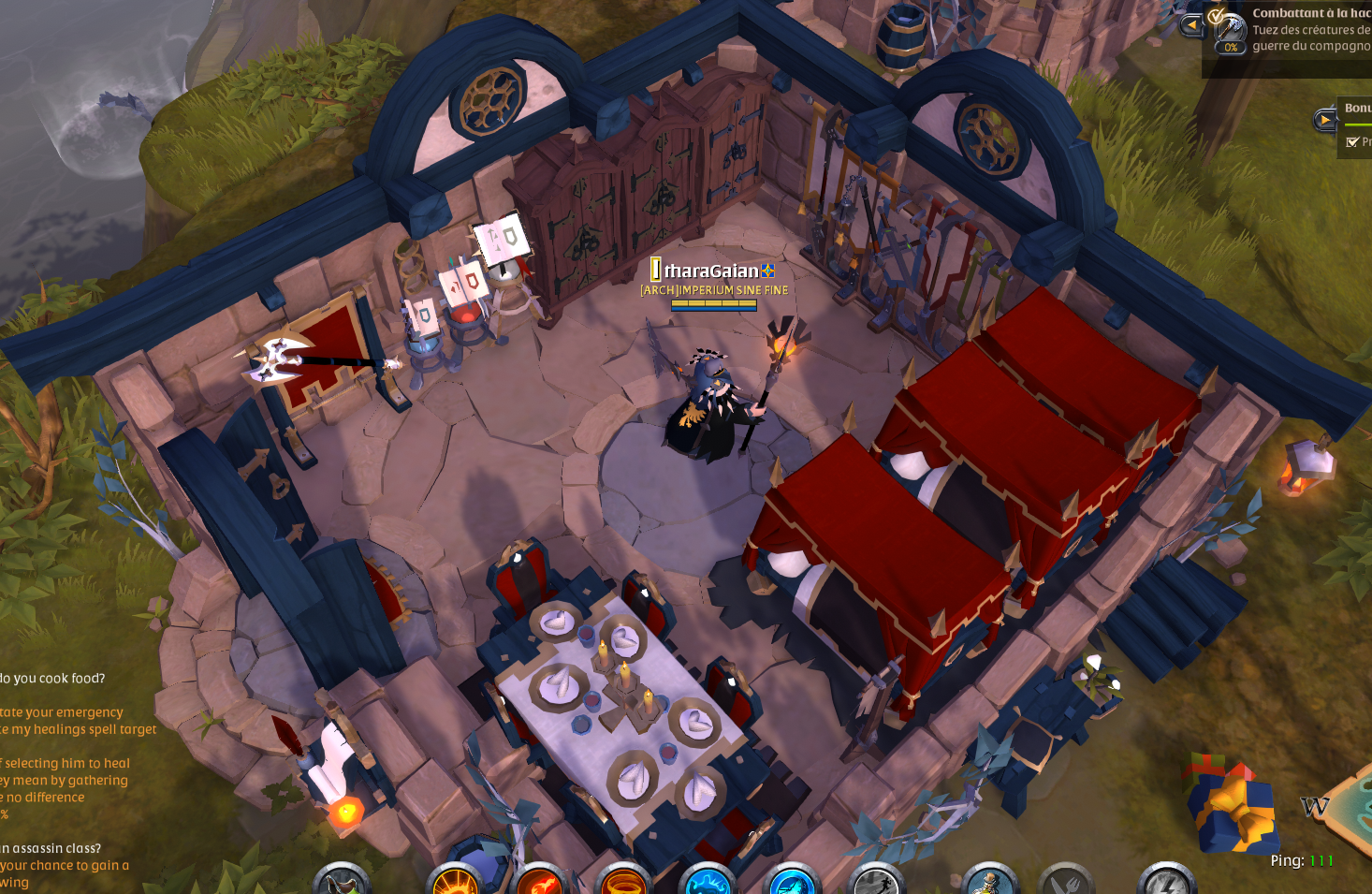Activate the grey lightning bolt slot
The image size is (1372, 894).
(1166, 882)
